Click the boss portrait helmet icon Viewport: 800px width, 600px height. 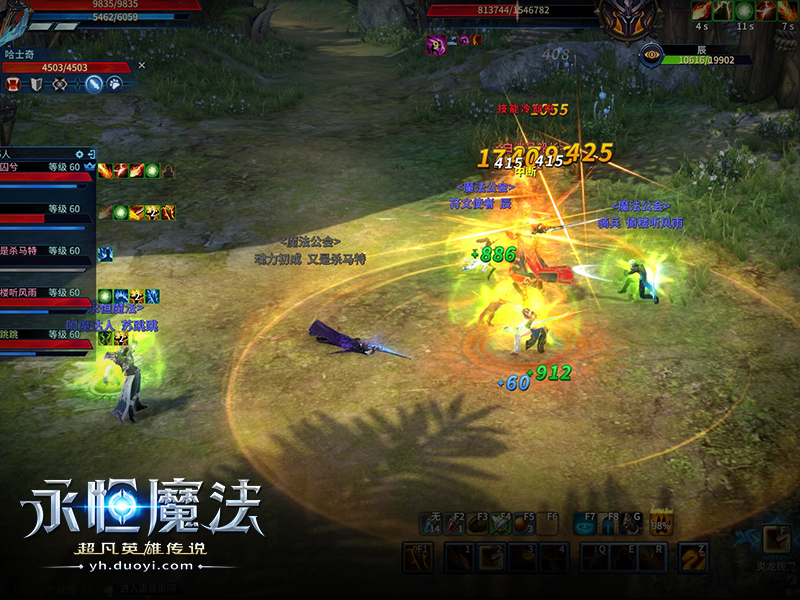point(627,16)
